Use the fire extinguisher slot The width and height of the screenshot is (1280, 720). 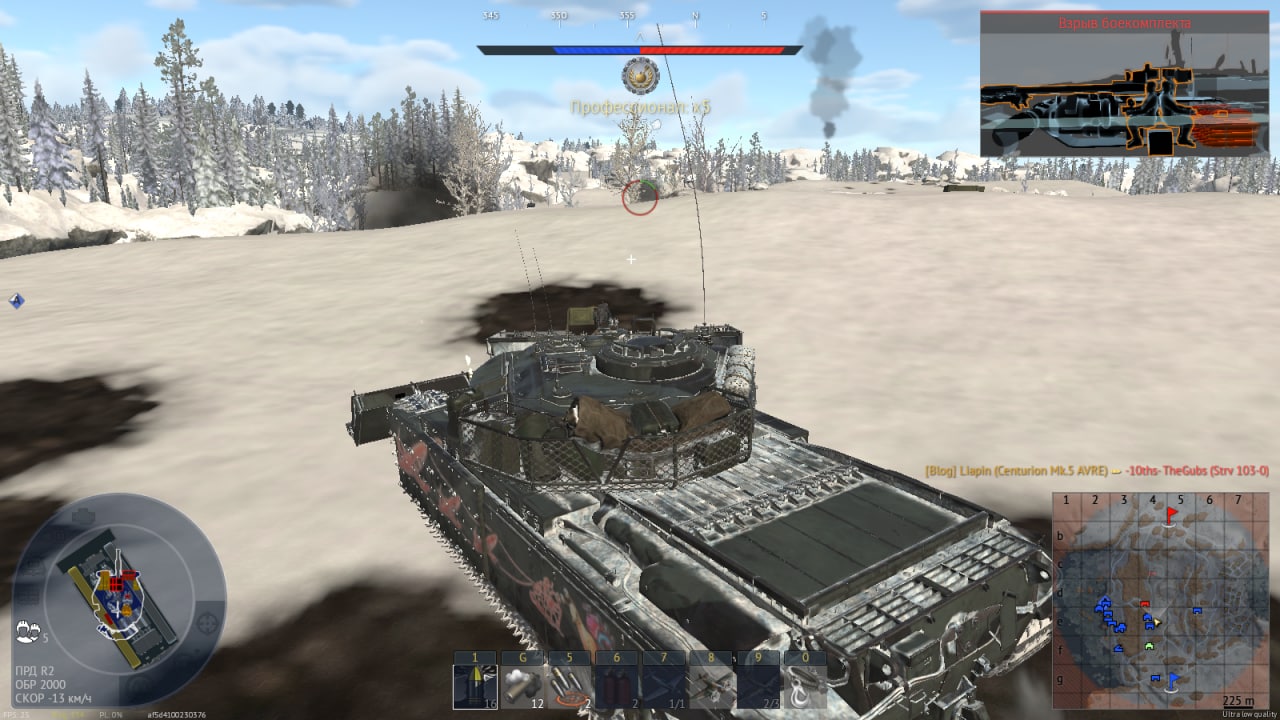pyautogui.click(x=617, y=686)
